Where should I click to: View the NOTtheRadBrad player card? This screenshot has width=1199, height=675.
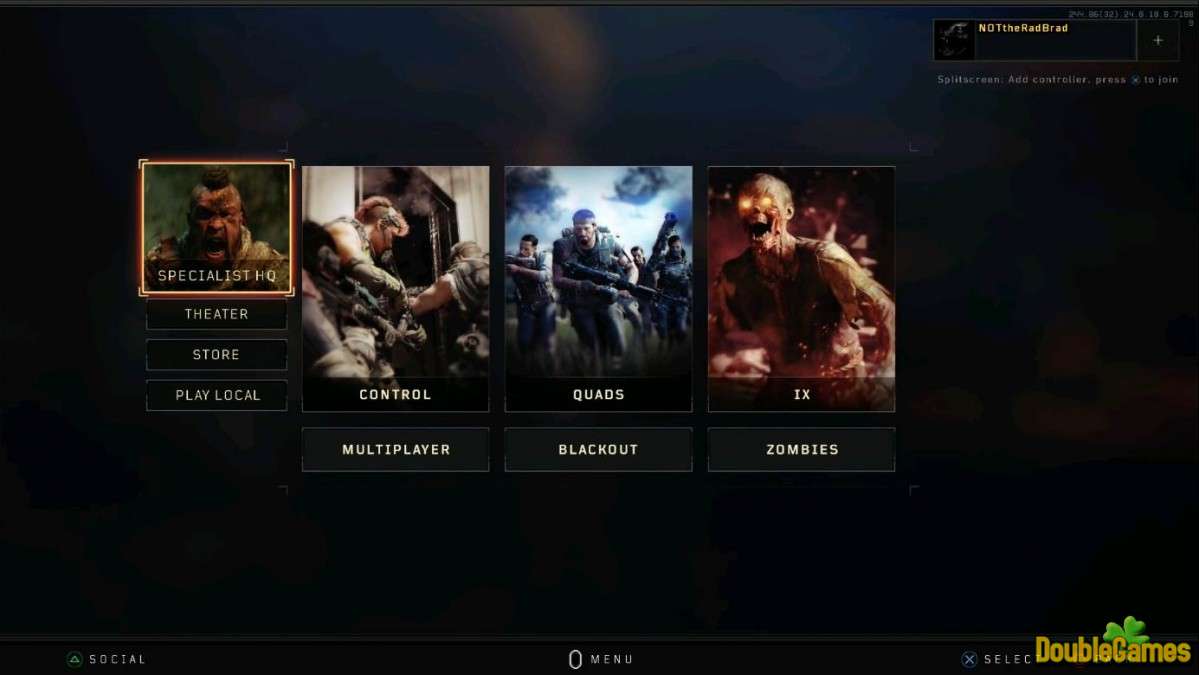coord(1035,41)
